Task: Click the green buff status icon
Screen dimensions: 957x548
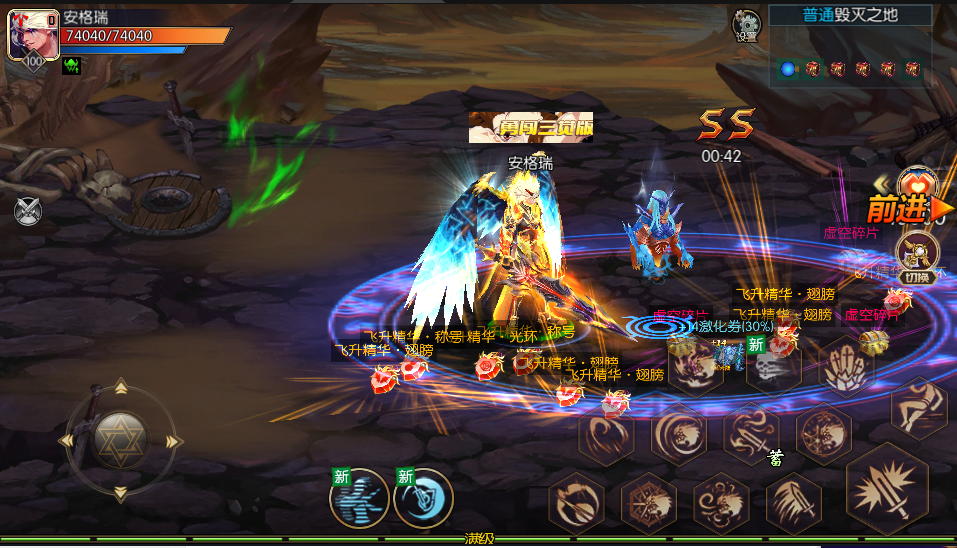Action: (x=72, y=66)
